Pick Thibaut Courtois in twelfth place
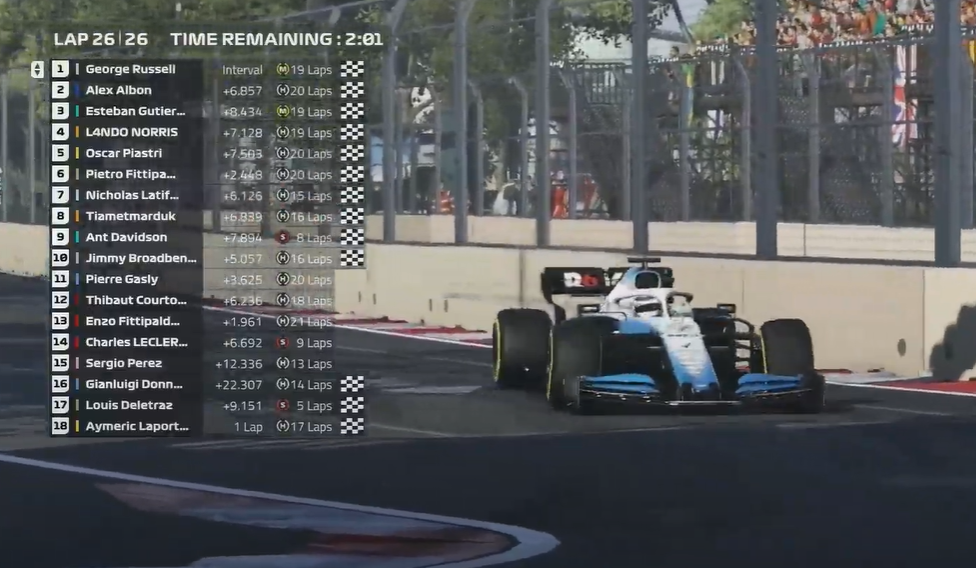The width and height of the screenshot is (976, 568). point(137,300)
